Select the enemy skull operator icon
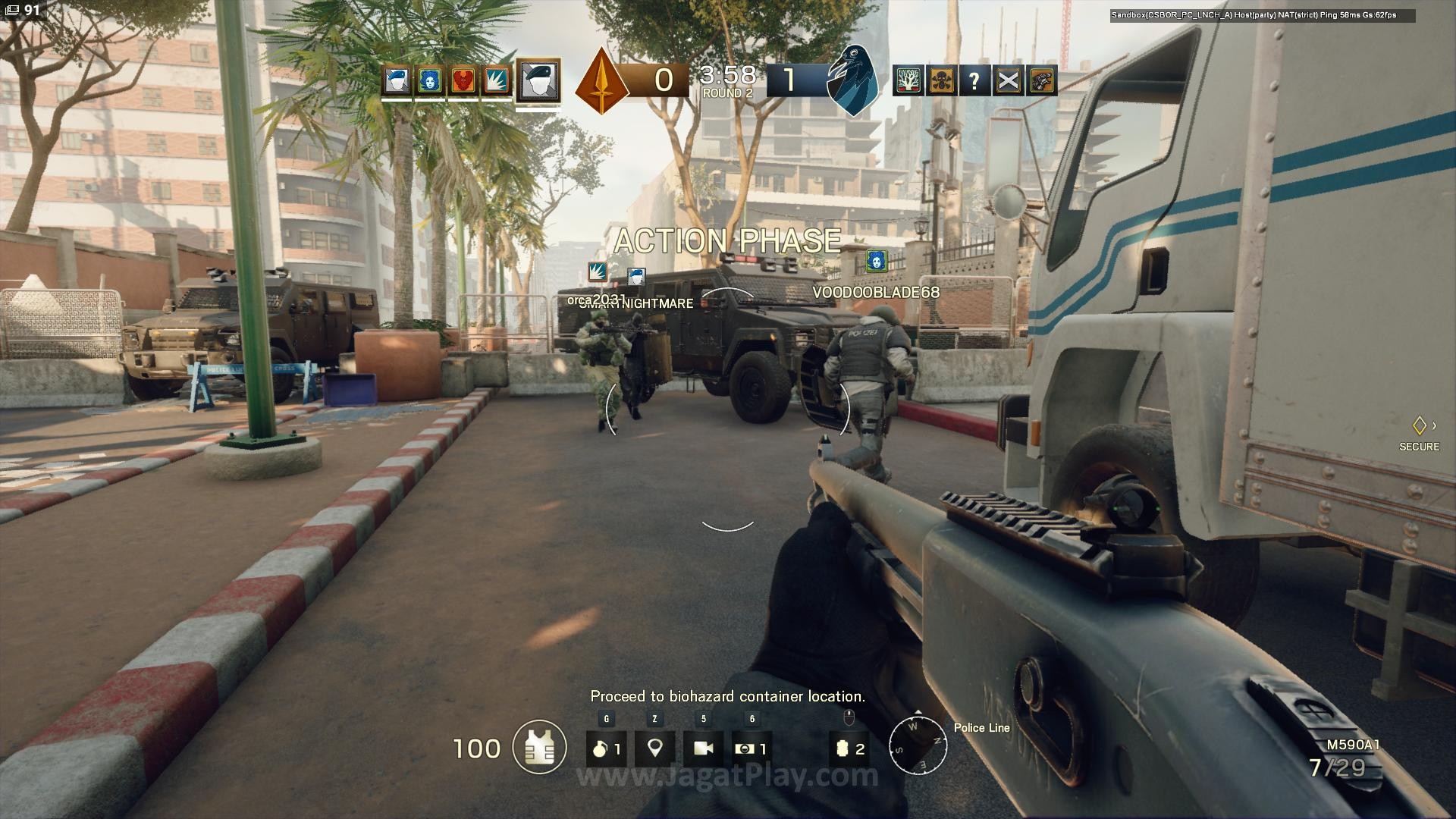This screenshot has width=1456, height=819. (x=941, y=80)
